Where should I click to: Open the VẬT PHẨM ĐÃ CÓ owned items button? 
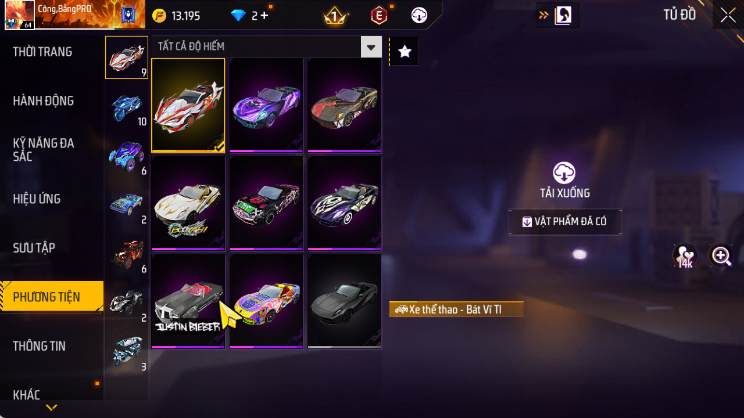coord(565,221)
